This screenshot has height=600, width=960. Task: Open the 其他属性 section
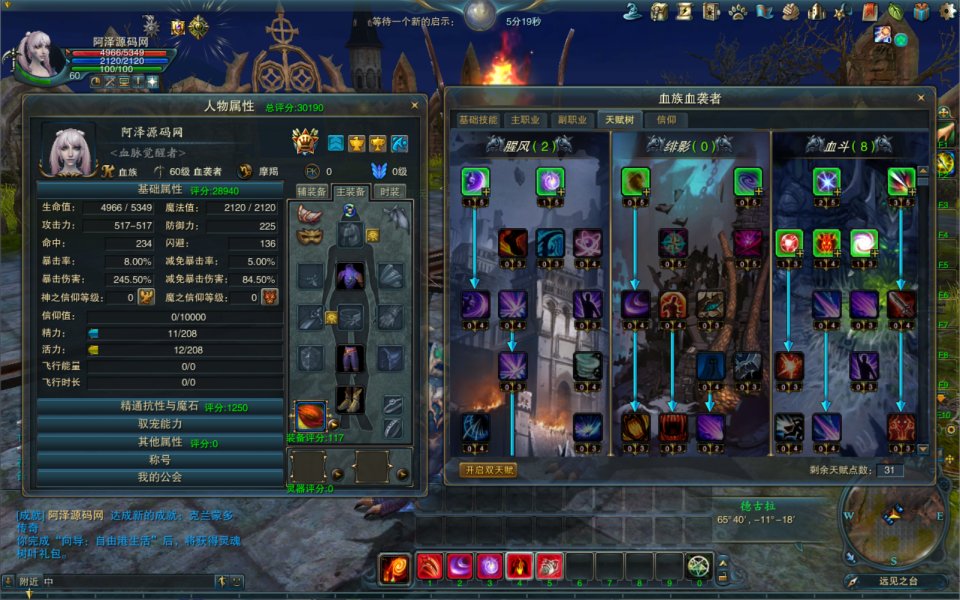160,442
